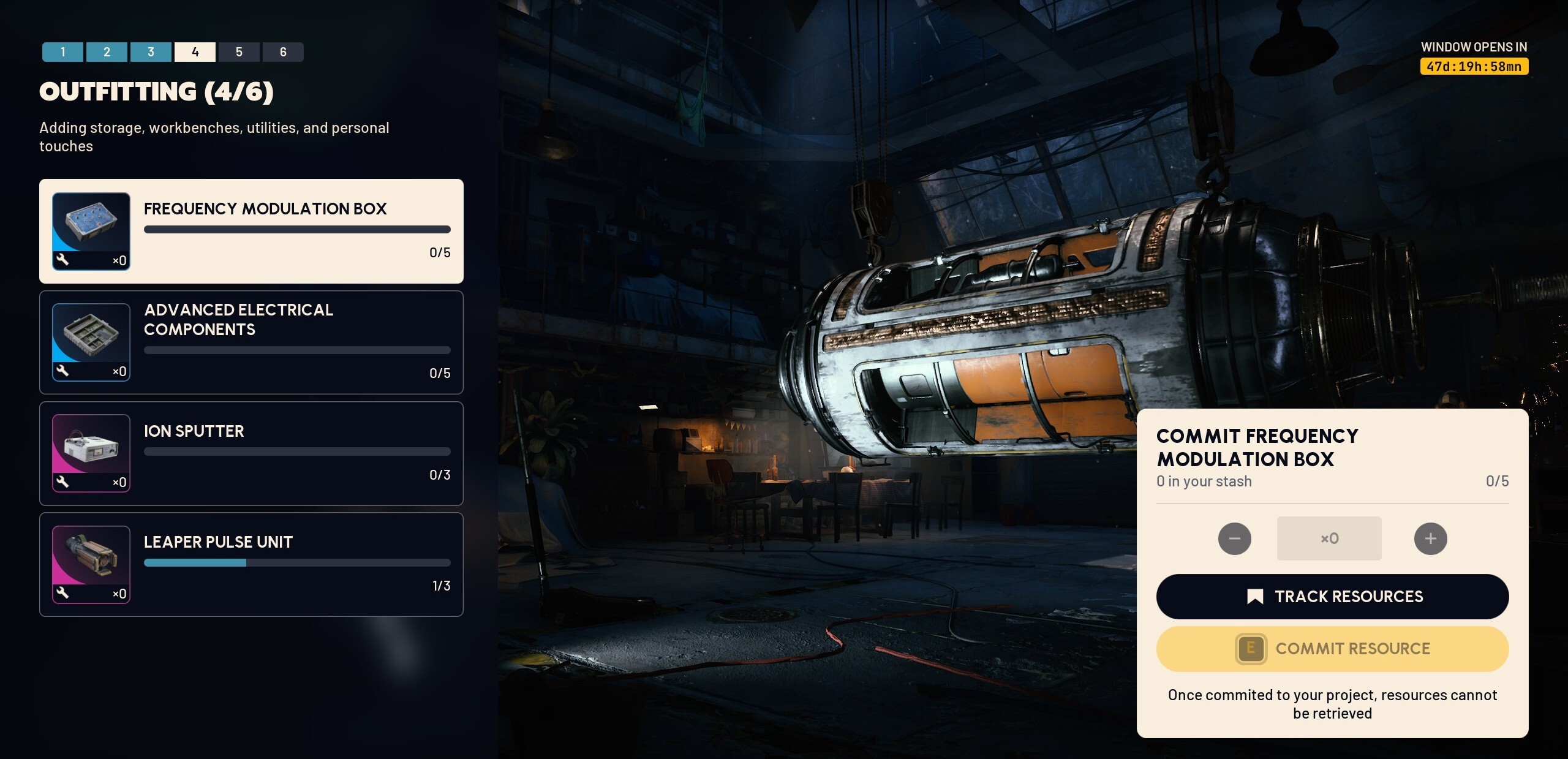The image size is (1568, 759).
Task: Jump to stage 6 tab
Action: coord(283,52)
